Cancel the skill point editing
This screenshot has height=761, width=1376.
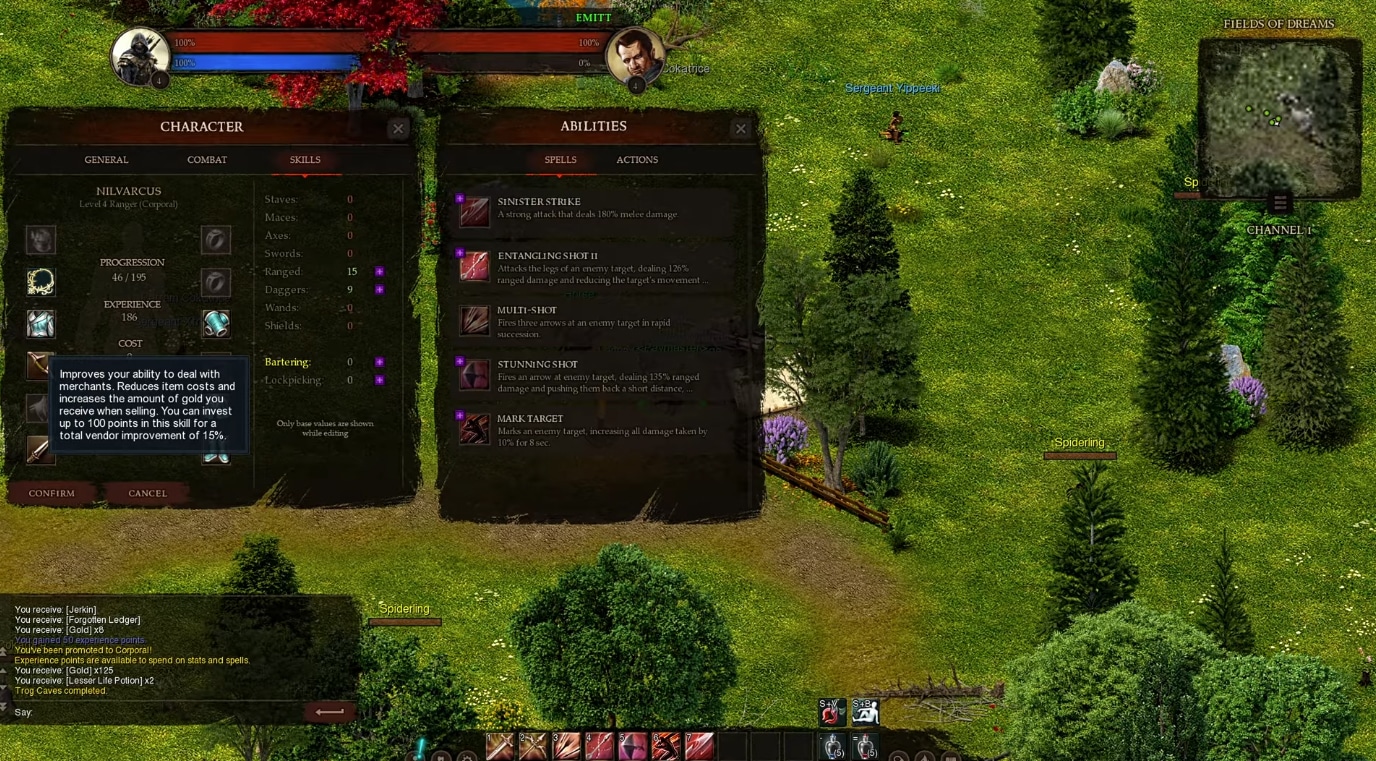coord(147,493)
